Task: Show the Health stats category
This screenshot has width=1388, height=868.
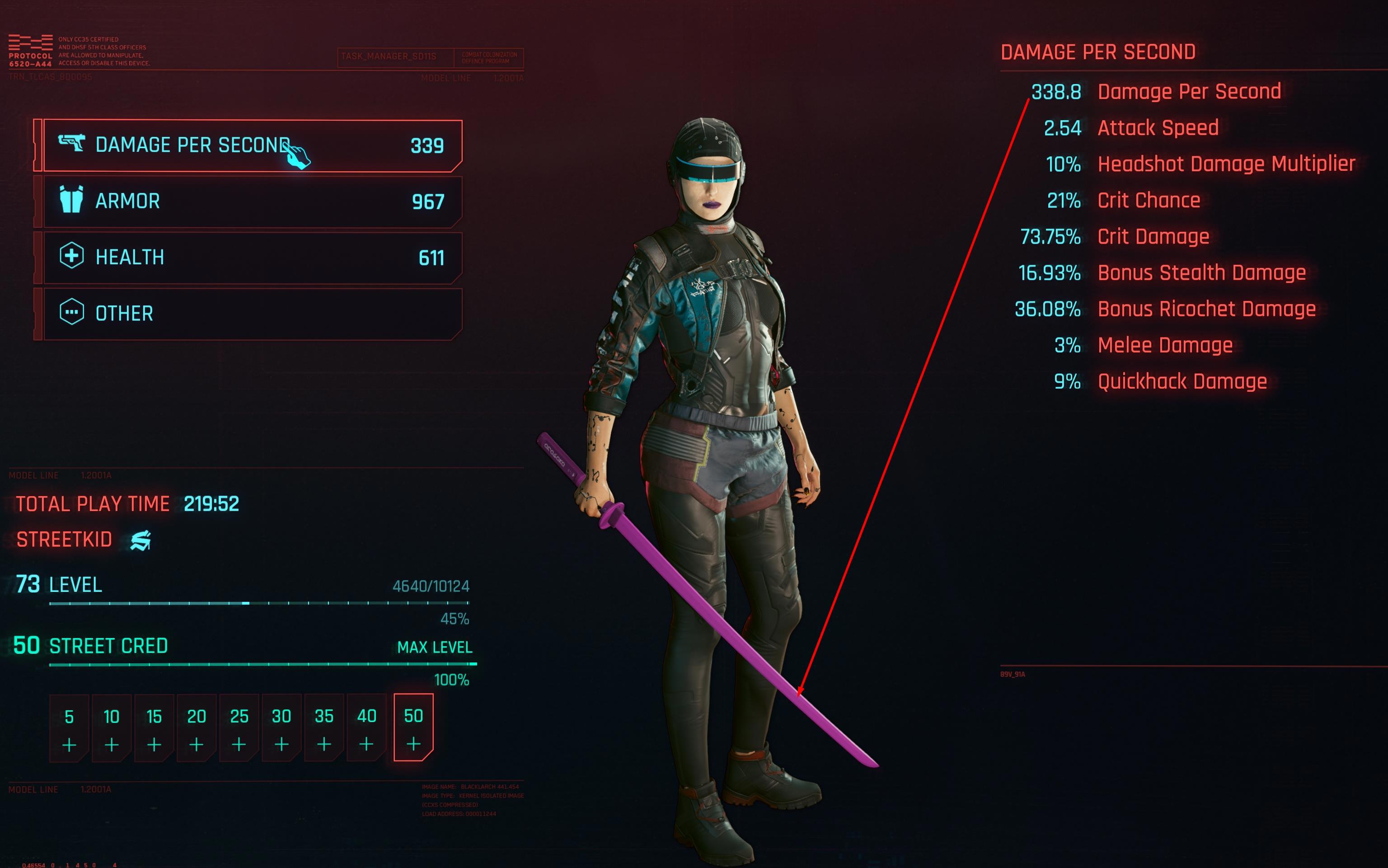Action: 253,258
